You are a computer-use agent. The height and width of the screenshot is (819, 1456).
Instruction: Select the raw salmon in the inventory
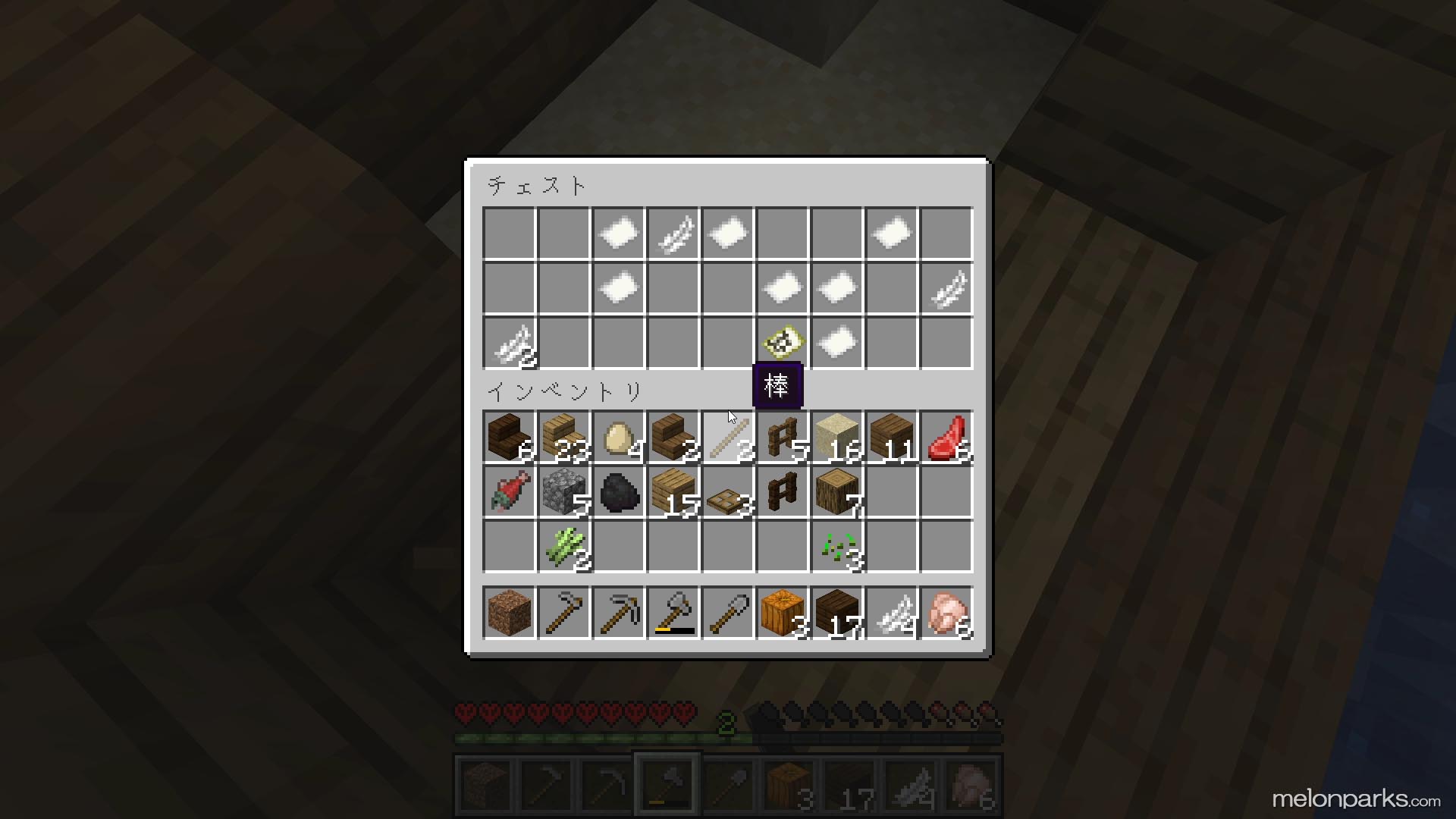(509, 492)
